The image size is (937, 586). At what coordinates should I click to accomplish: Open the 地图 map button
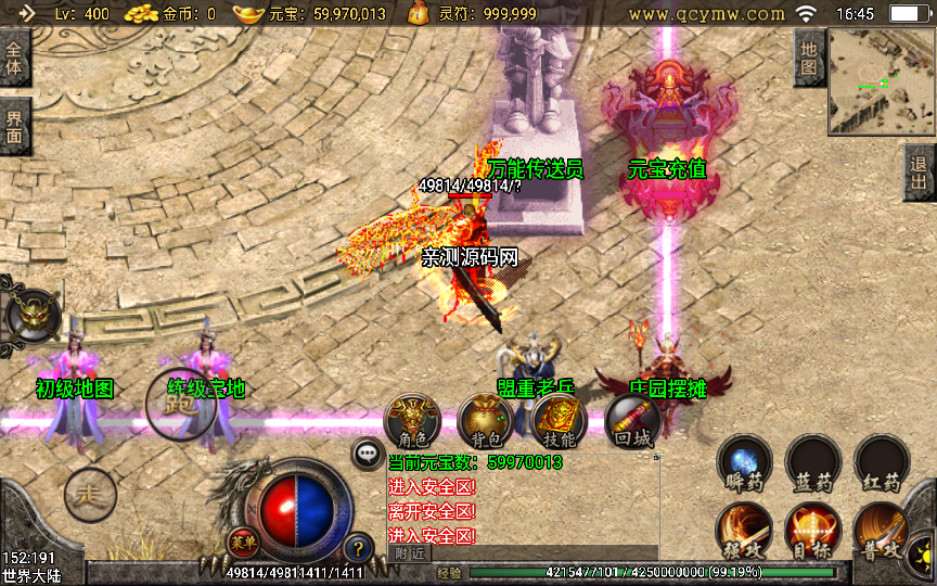click(x=809, y=57)
